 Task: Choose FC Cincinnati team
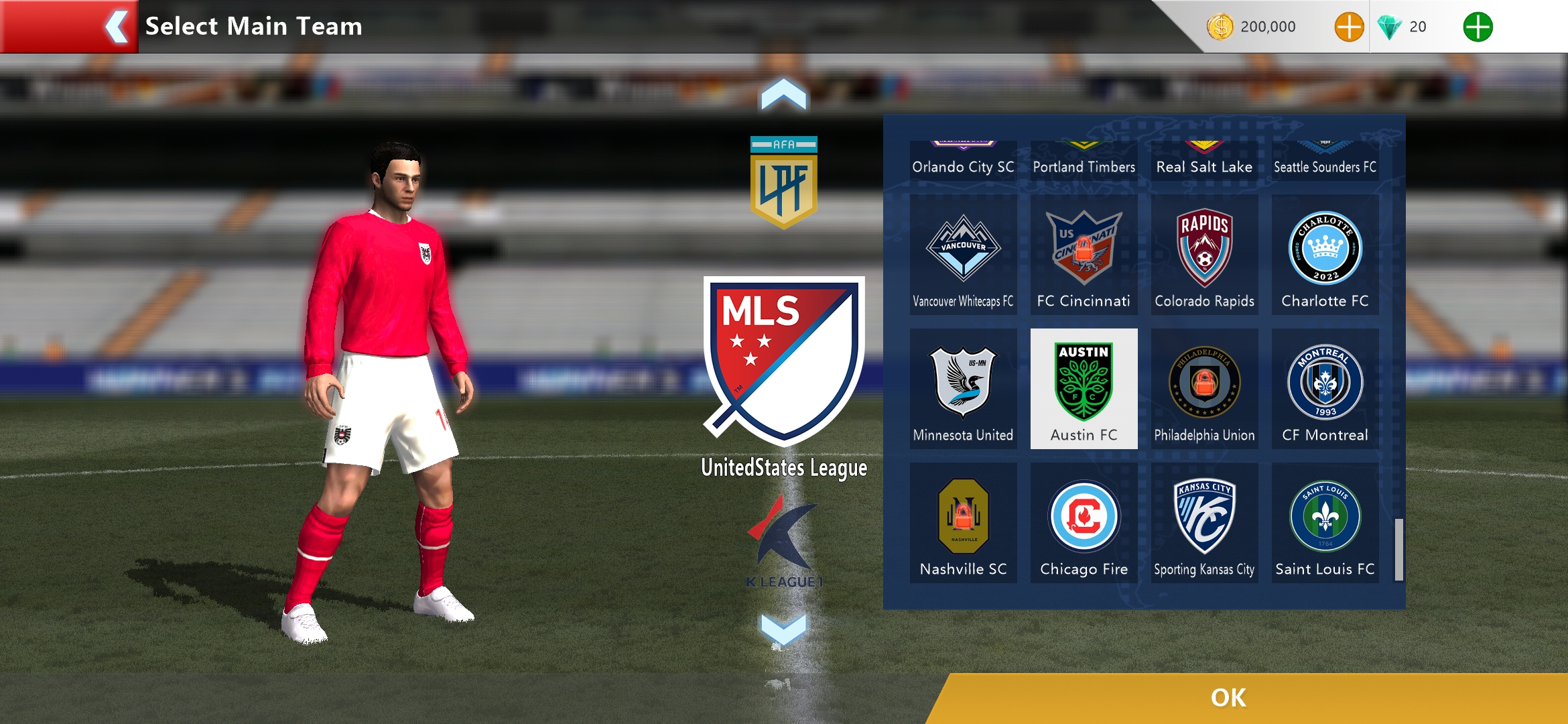click(x=1084, y=255)
